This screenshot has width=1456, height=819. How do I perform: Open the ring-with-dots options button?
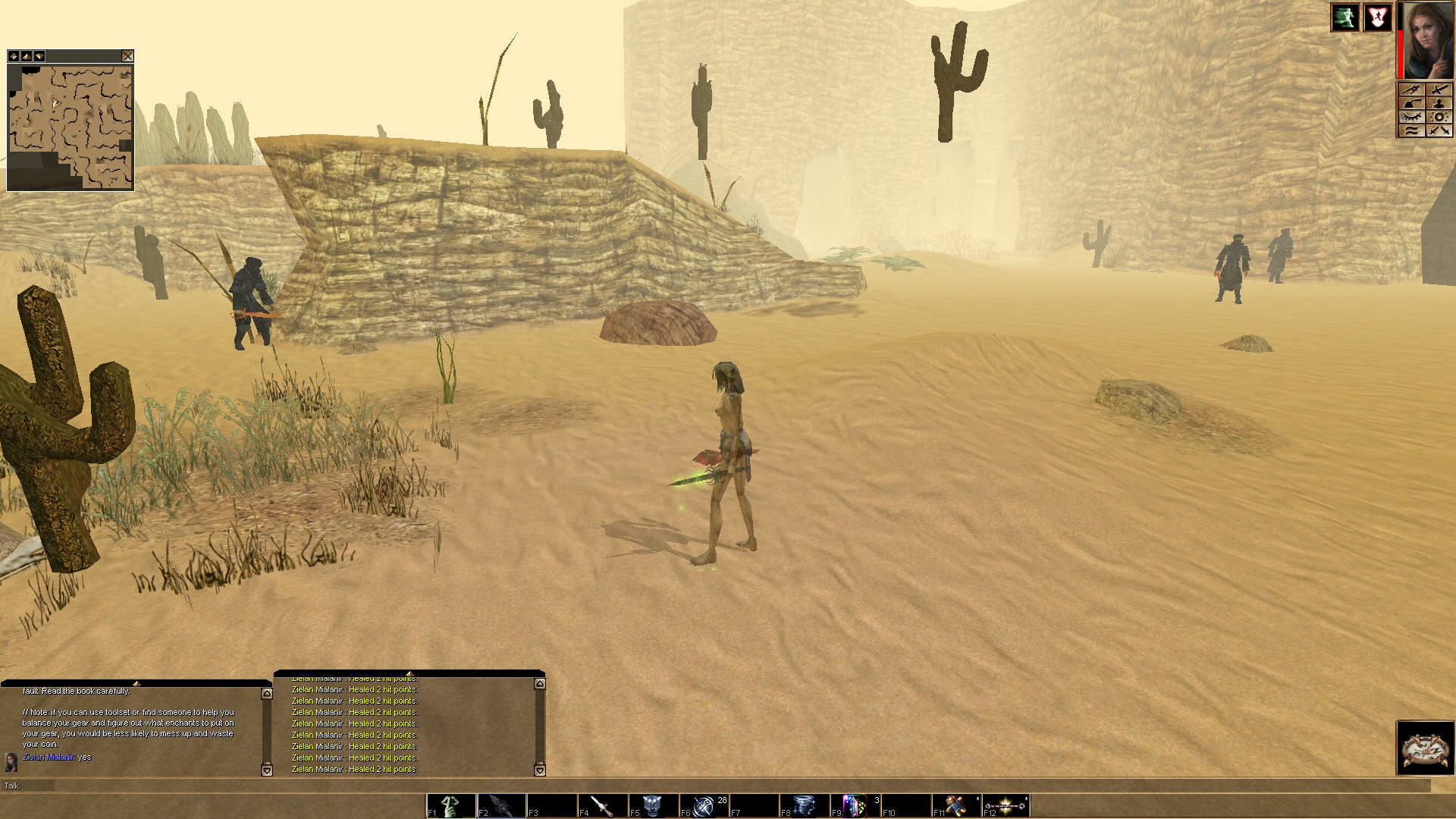[x=1439, y=117]
